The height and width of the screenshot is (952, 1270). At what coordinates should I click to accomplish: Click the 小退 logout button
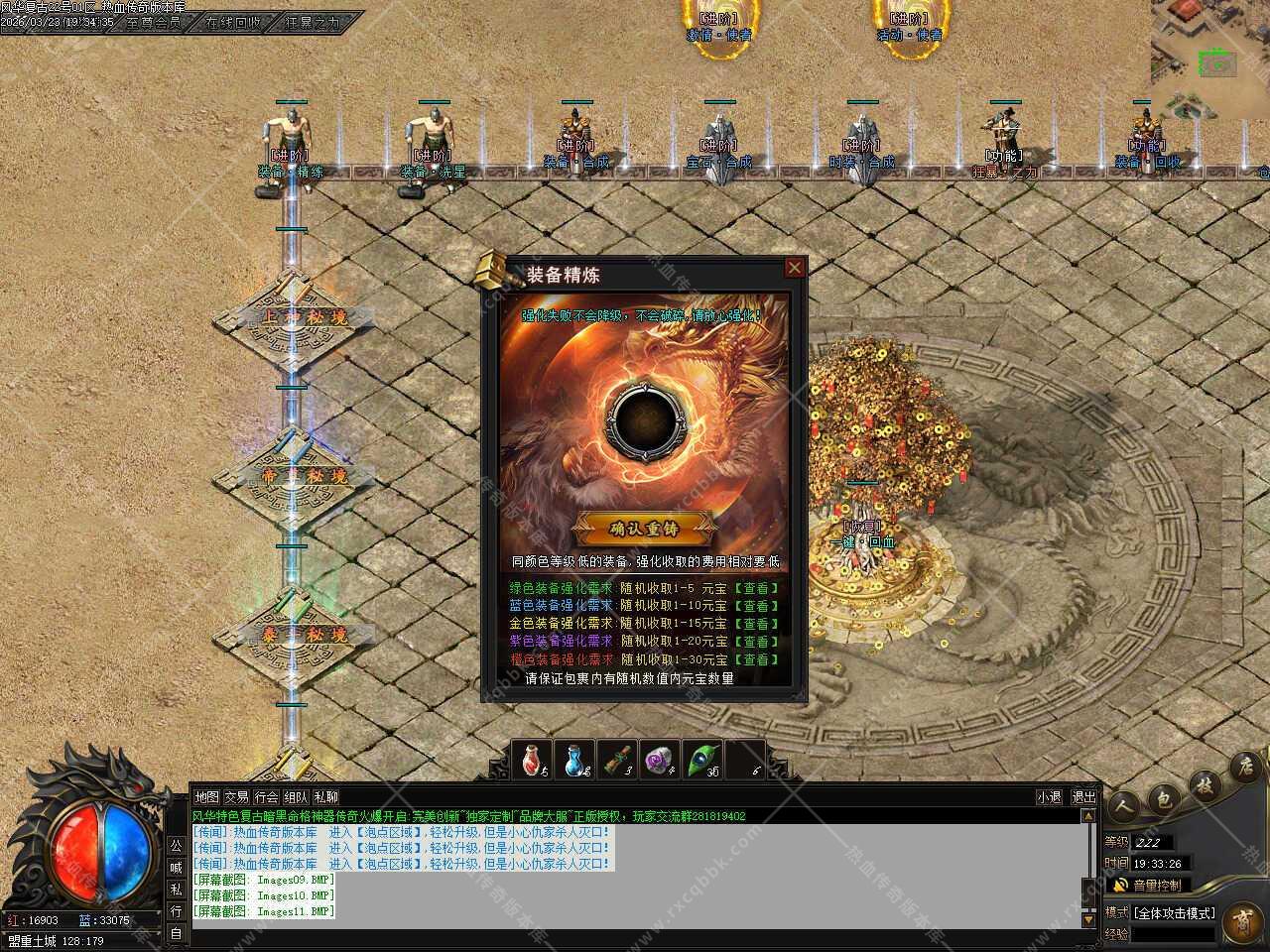point(1049,797)
